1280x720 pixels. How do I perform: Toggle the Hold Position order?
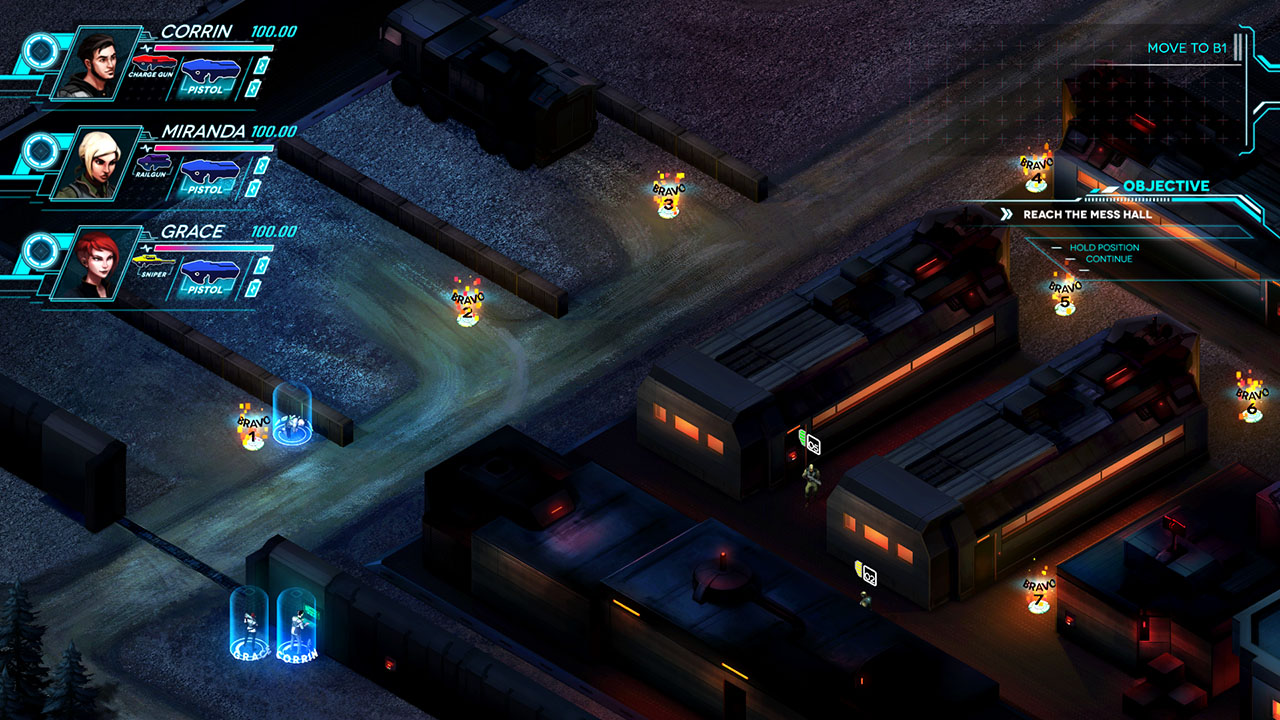tap(1105, 246)
